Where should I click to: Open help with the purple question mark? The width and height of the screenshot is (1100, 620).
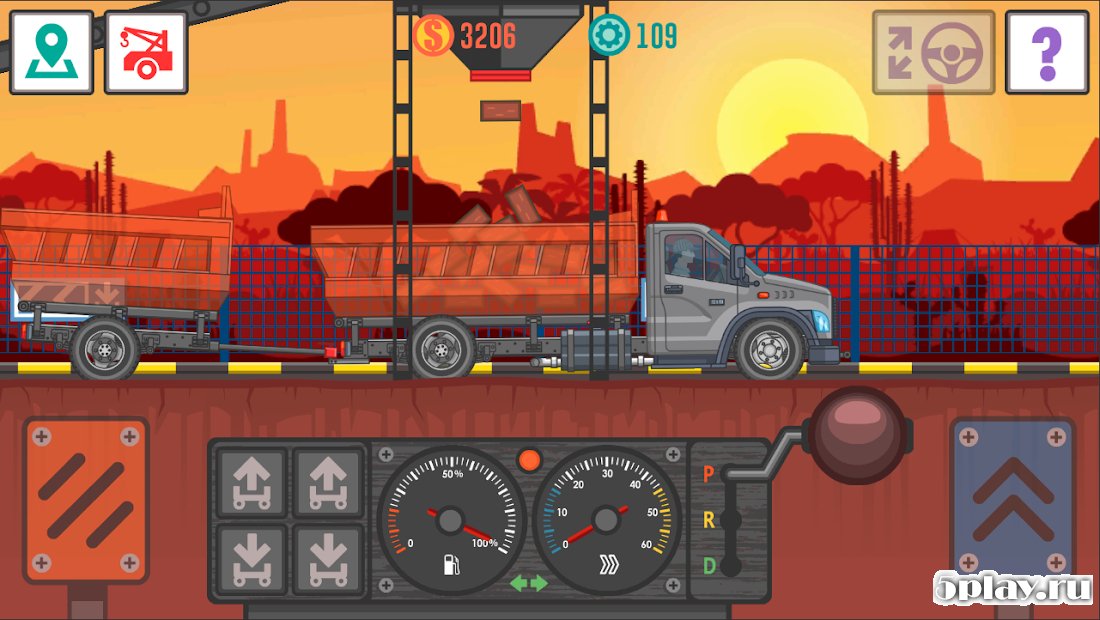point(1047,53)
